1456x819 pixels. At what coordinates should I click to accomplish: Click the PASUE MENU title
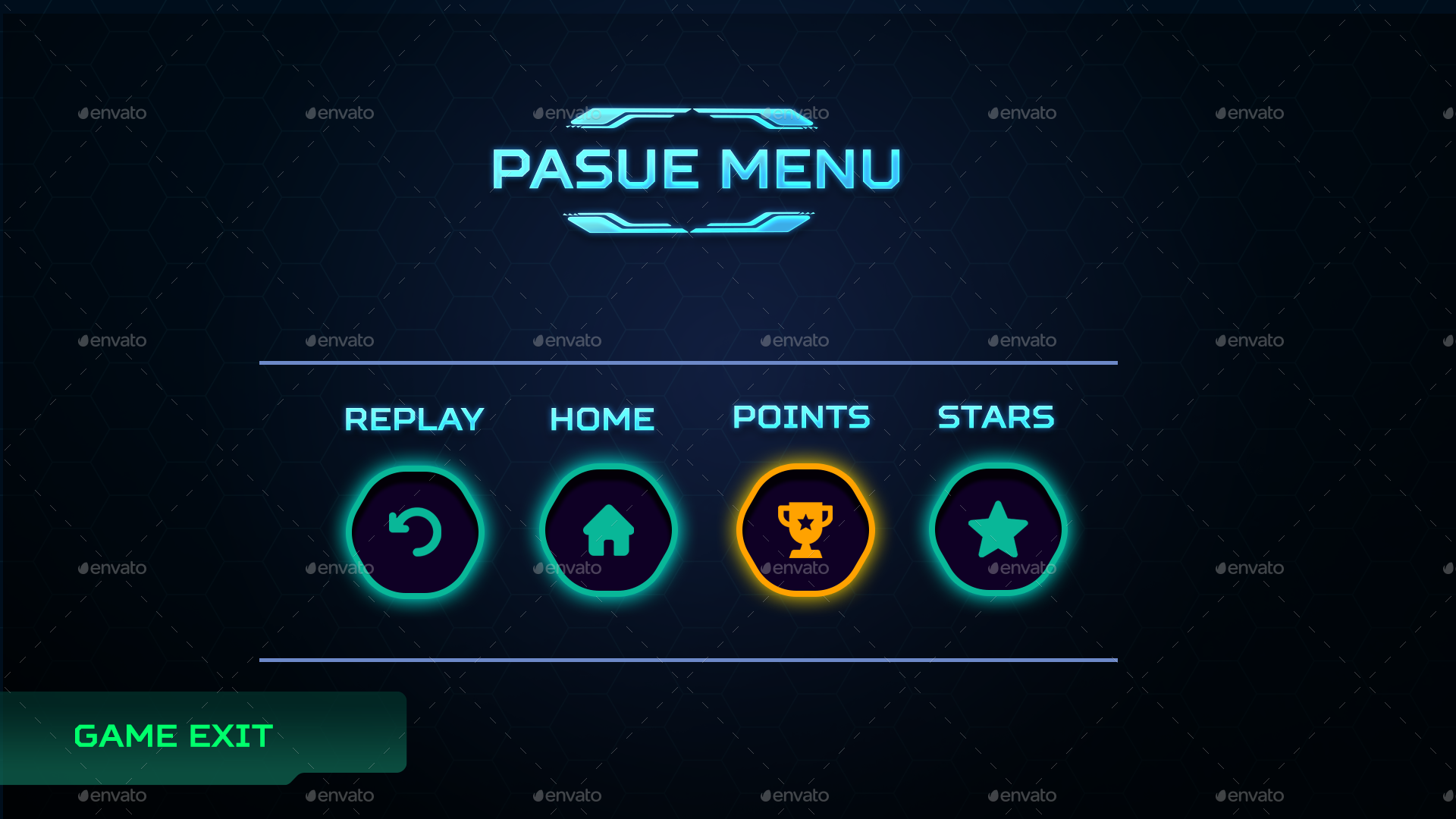[x=696, y=168]
